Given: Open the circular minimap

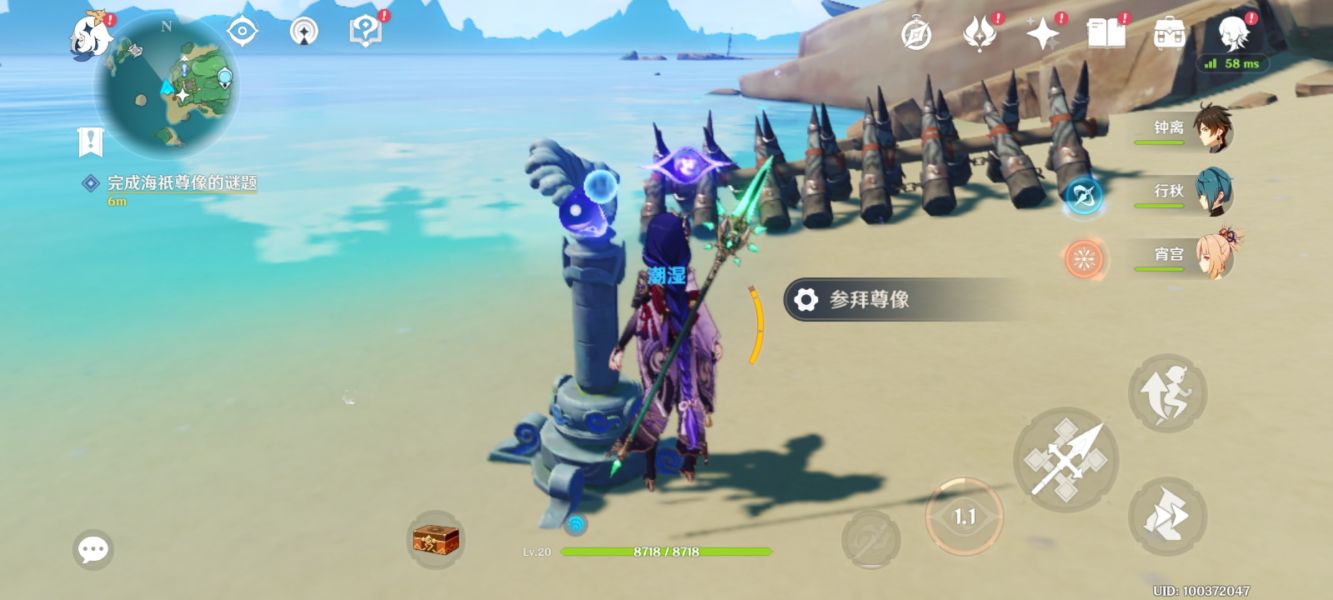Looking at the screenshot, I should coord(167,86).
